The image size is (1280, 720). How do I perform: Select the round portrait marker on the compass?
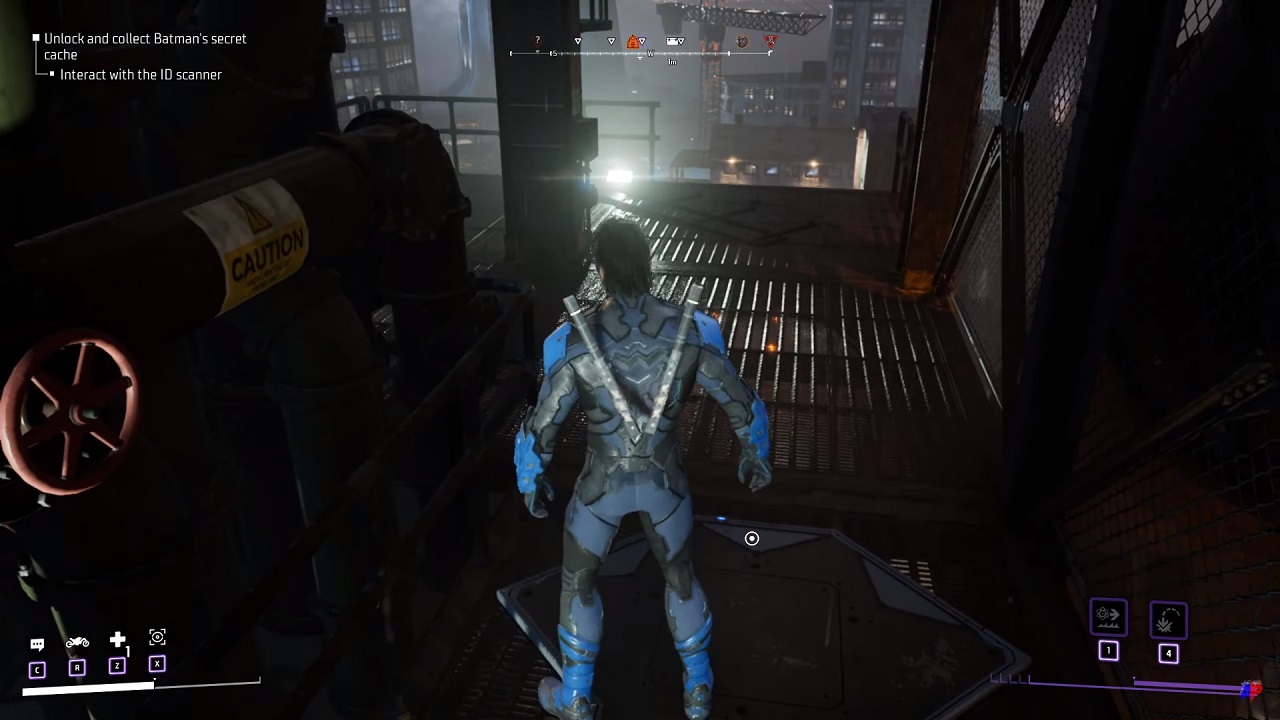click(742, 41)
